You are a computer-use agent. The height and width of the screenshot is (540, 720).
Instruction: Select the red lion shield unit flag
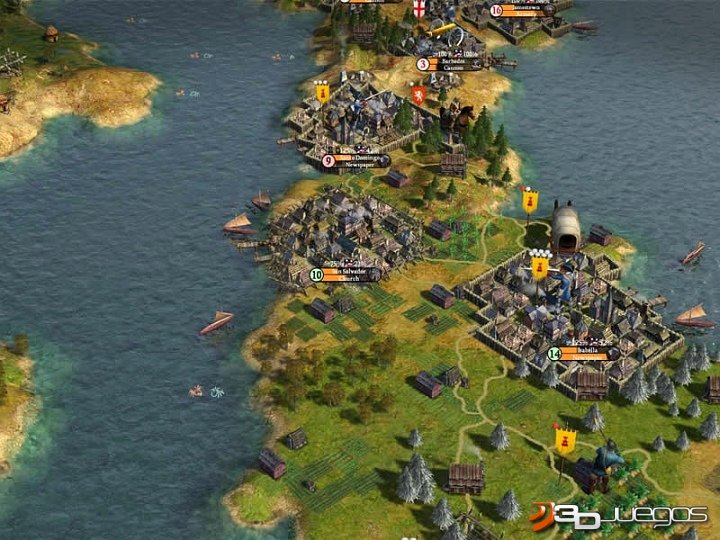click(x=418, y=95)
